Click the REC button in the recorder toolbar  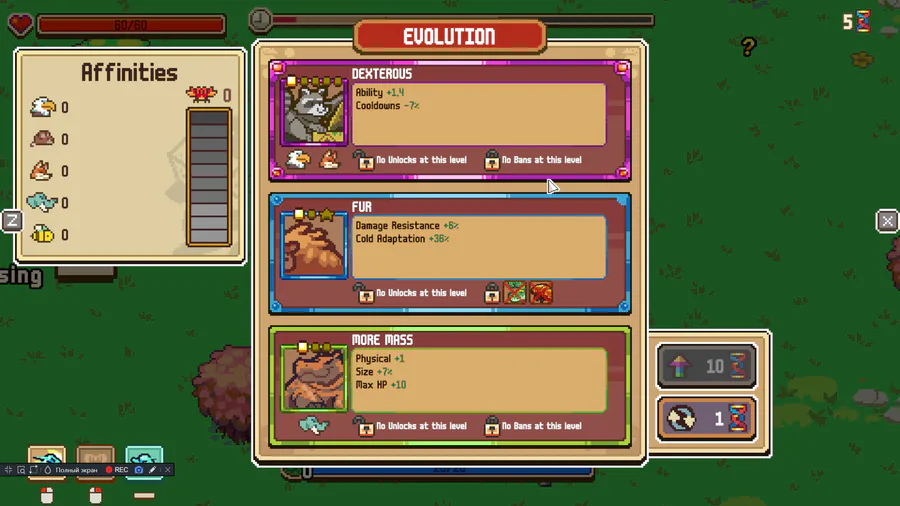point(116,470)
